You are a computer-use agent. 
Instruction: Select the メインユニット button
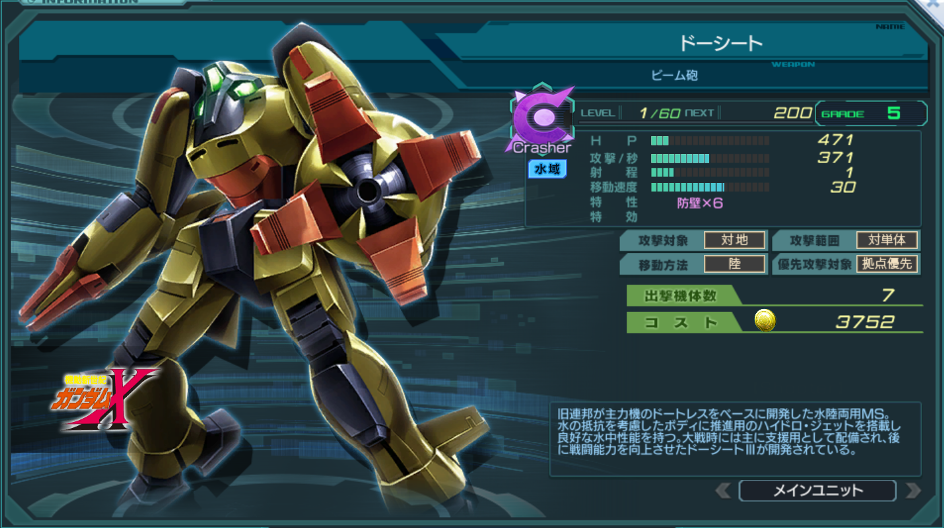817,490
